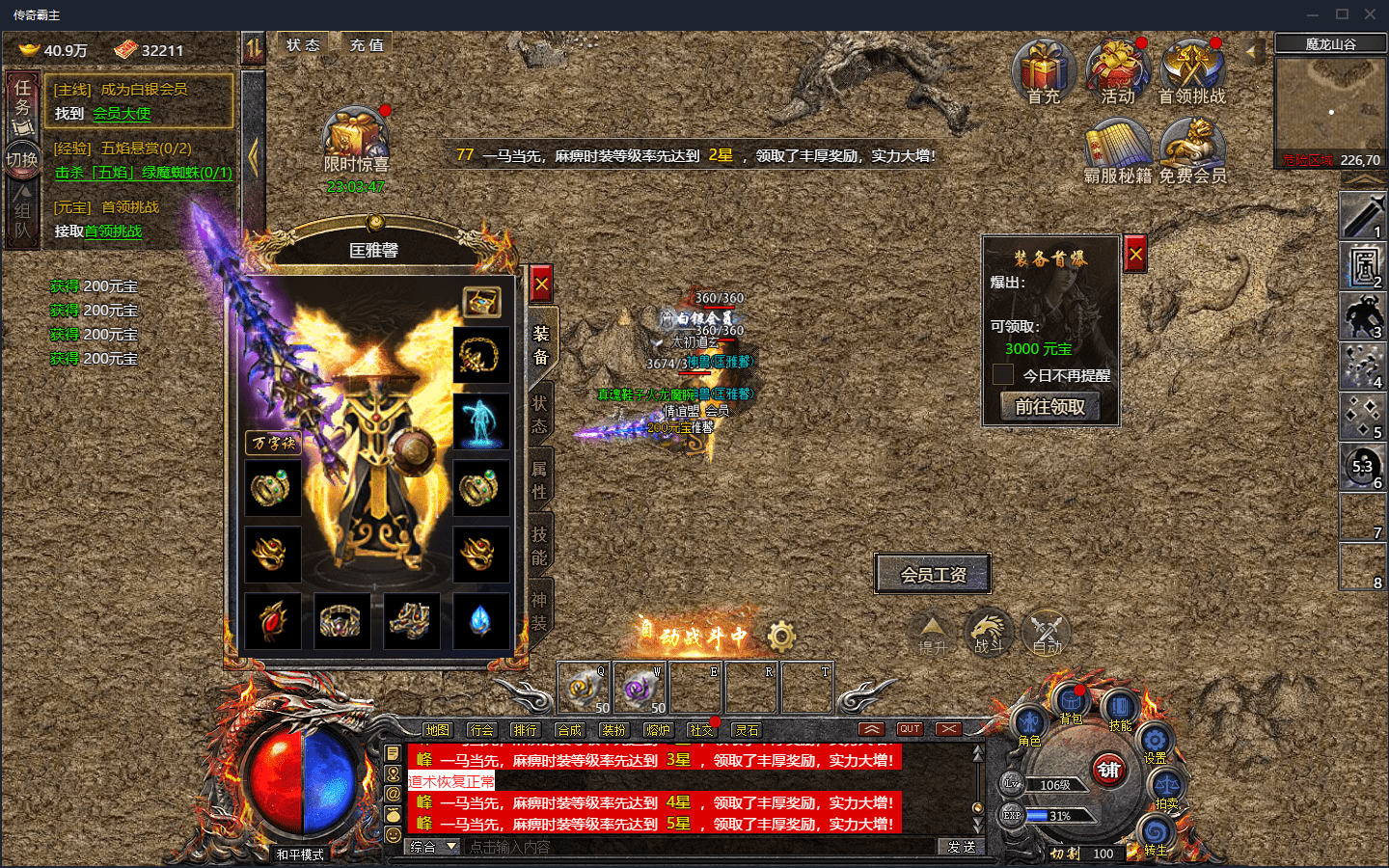1389x868 pixels.
Task: Open the 会员工资 member salary button
Action: point(933,575)
